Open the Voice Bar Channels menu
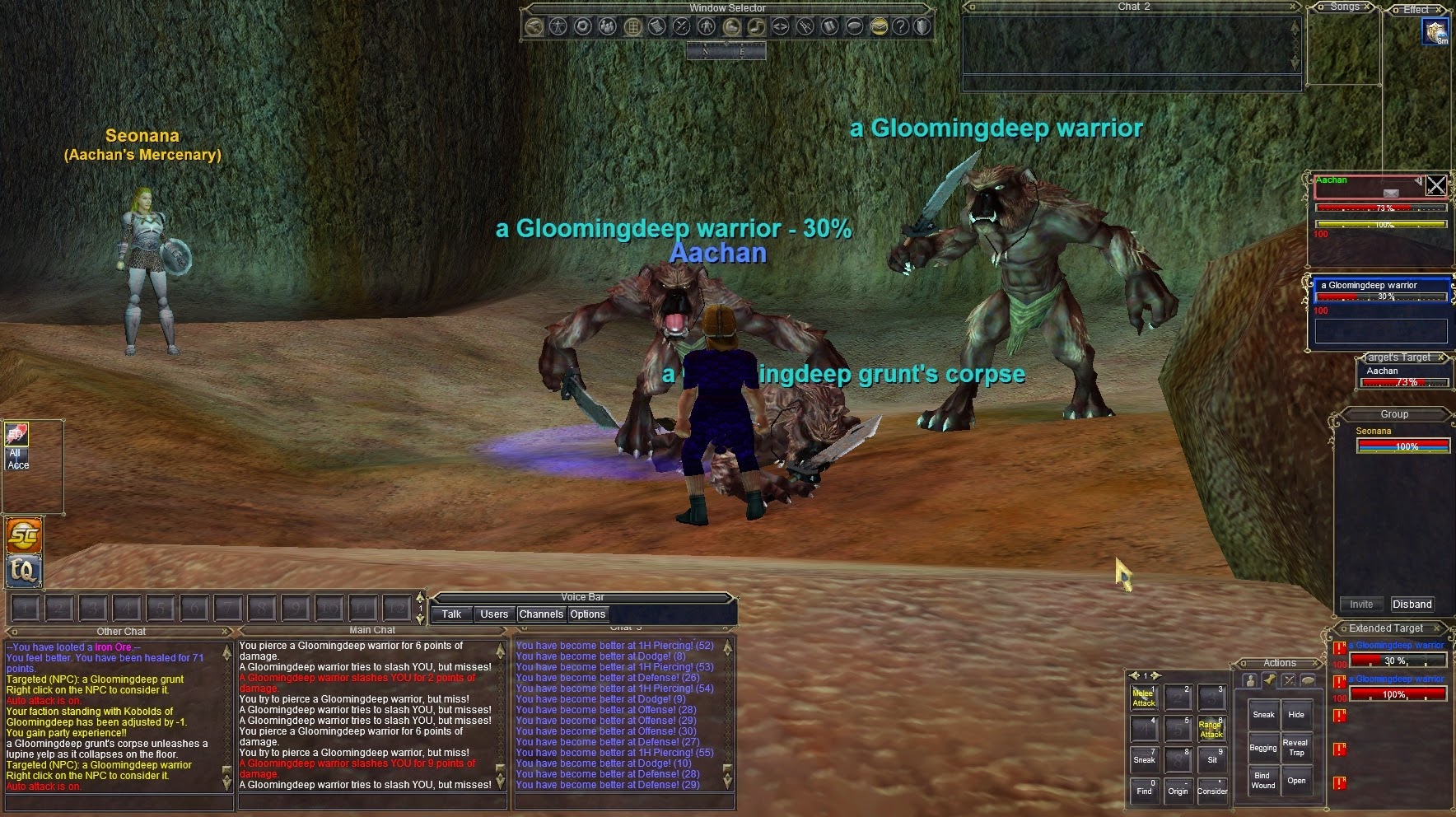This screenshot has height=817, width=1456. click(541, 614)
